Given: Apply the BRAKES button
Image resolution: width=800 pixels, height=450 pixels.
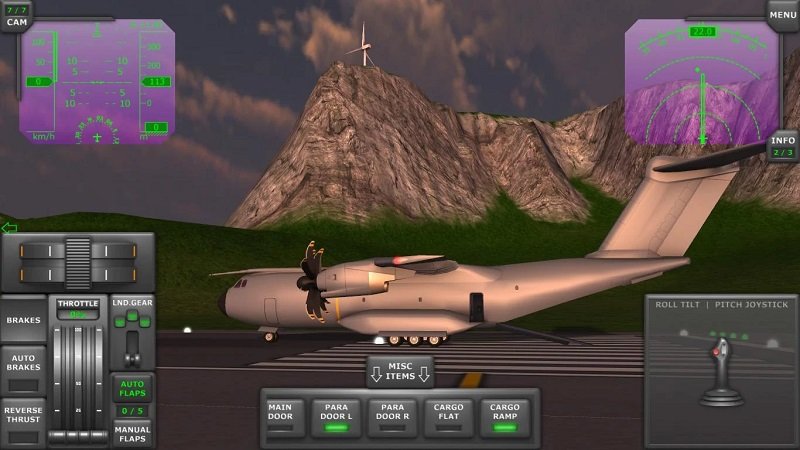Looking at the screenshot, I should (23, 321).
